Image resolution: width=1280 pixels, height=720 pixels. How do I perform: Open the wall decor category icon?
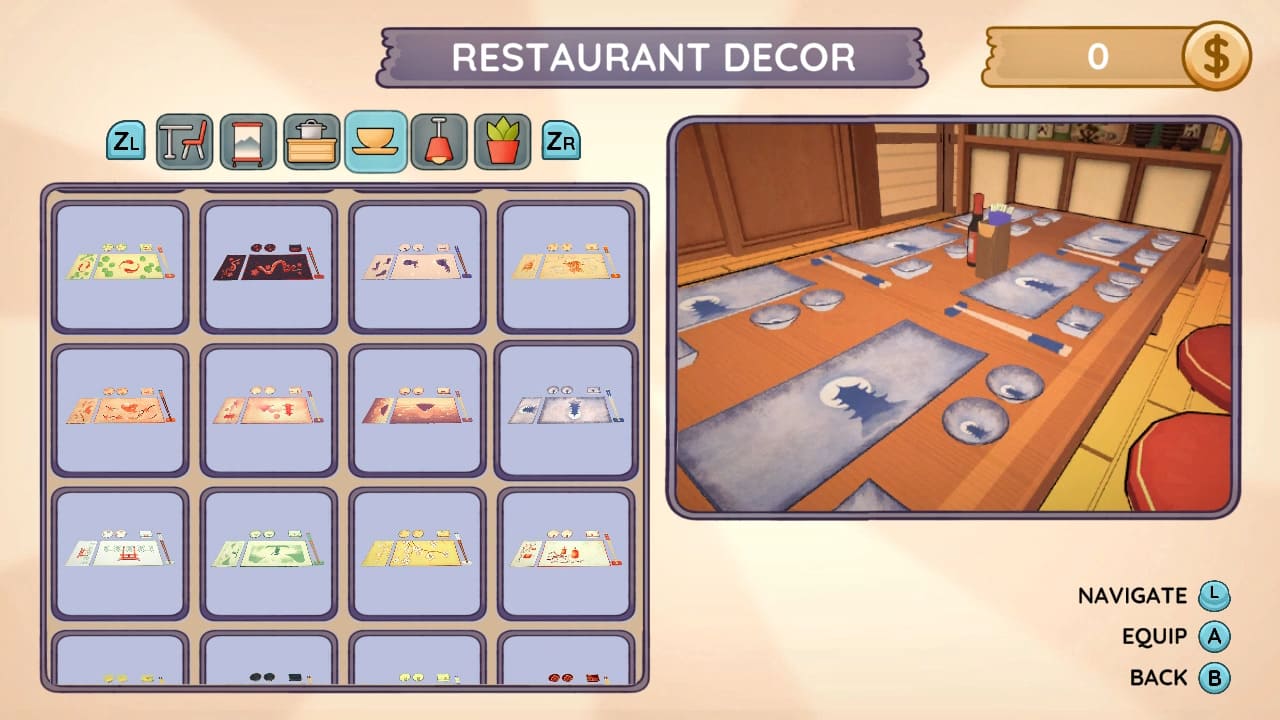click(248, 141)
